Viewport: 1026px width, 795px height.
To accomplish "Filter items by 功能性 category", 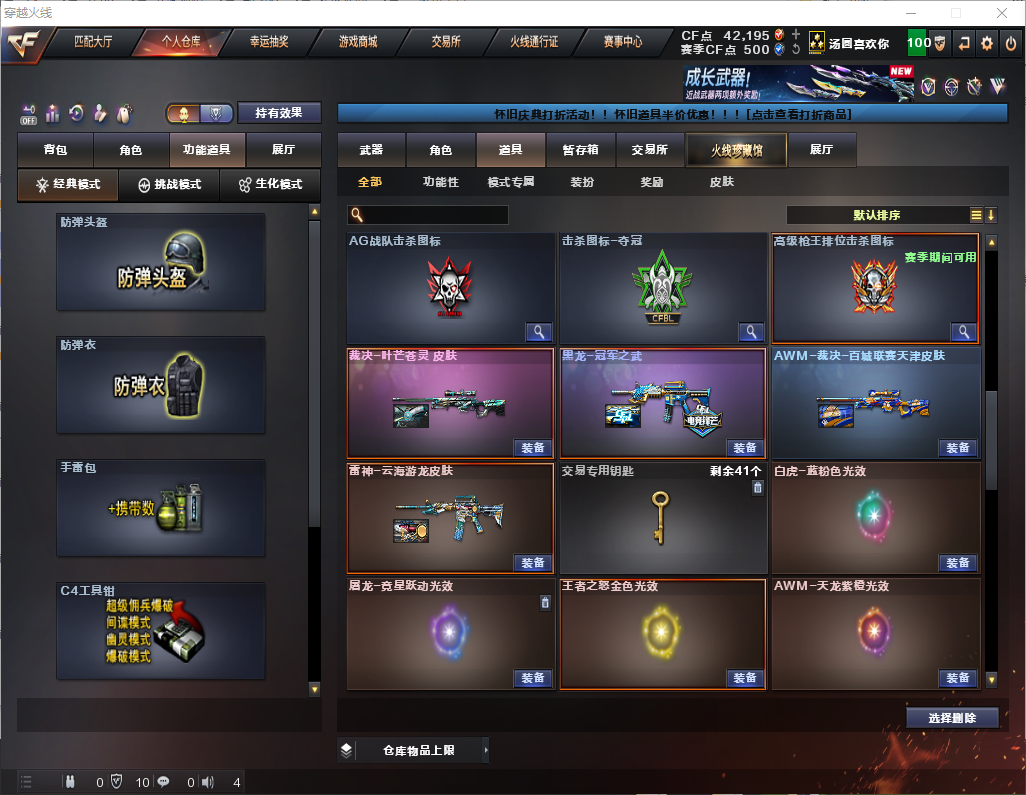I will point(440,183).
